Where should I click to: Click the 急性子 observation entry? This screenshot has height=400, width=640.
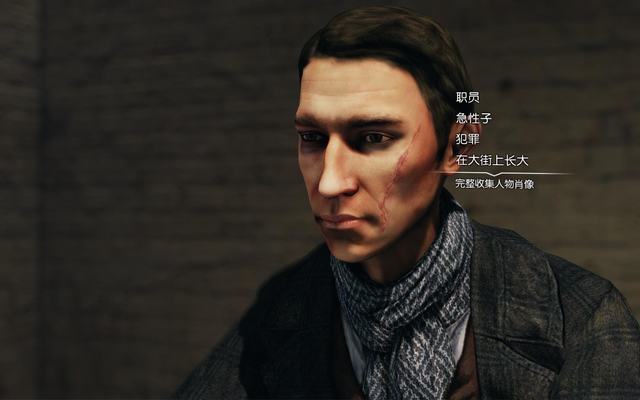pos(473,118)
